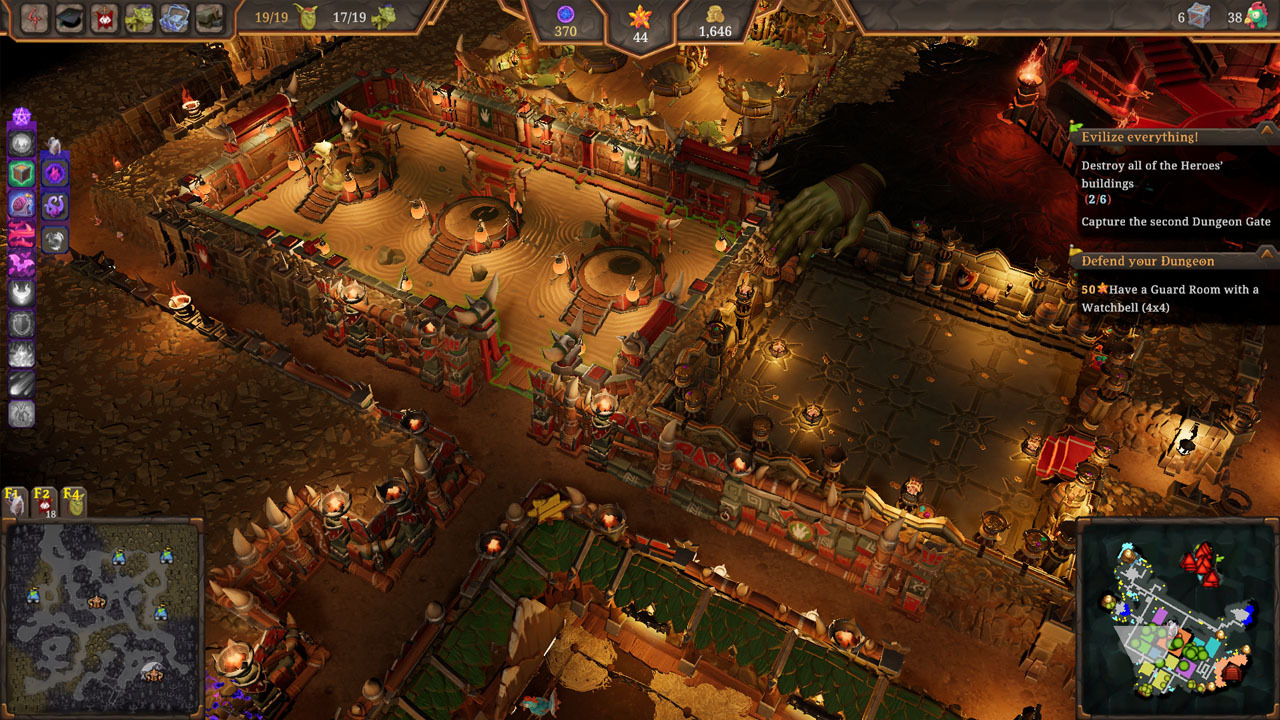Open the graduation cap research menu
Viewport: 1280px width, 720px height.
pos(69,18)
